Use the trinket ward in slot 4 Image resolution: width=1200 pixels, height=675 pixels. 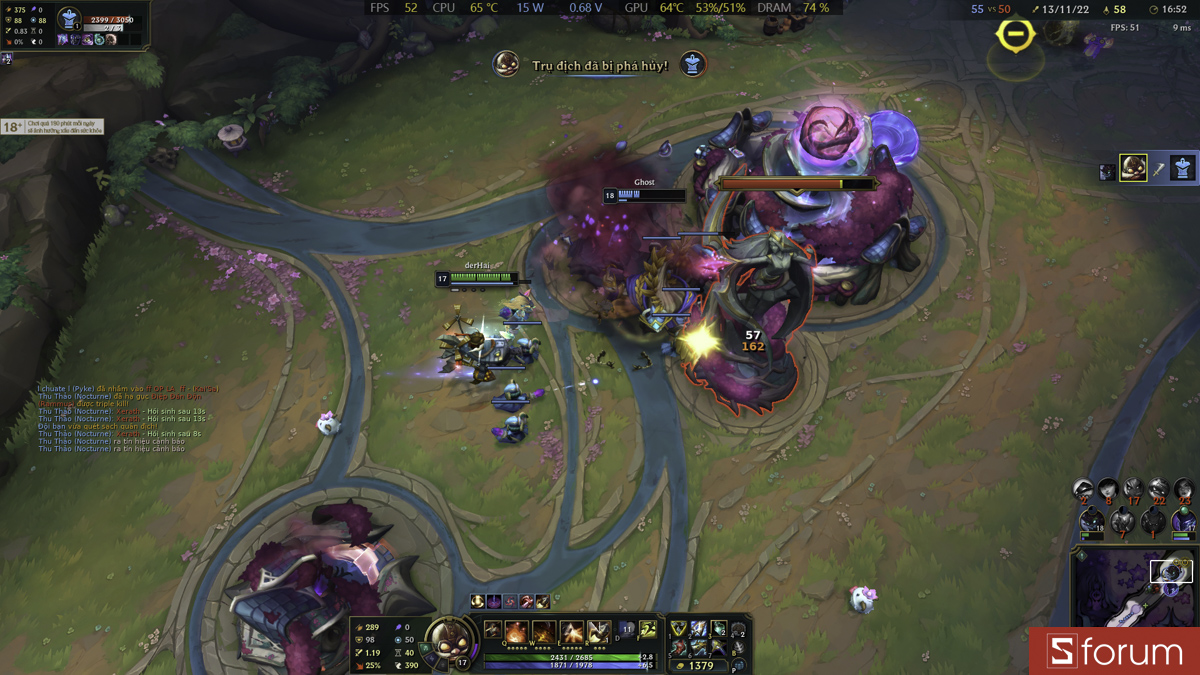pos(739,629)
